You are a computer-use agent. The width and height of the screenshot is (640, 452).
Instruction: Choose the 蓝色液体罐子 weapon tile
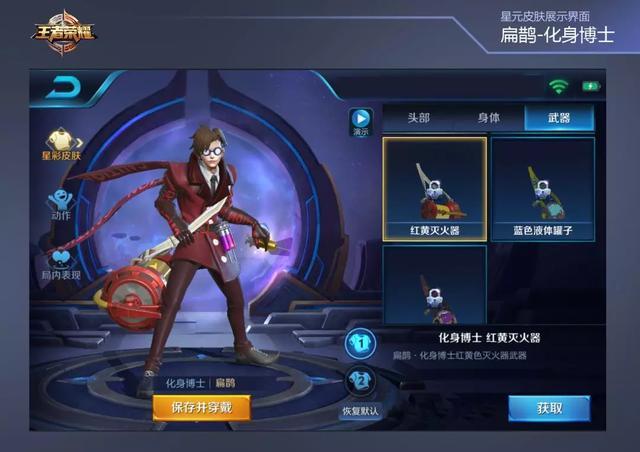coord(542,189)
